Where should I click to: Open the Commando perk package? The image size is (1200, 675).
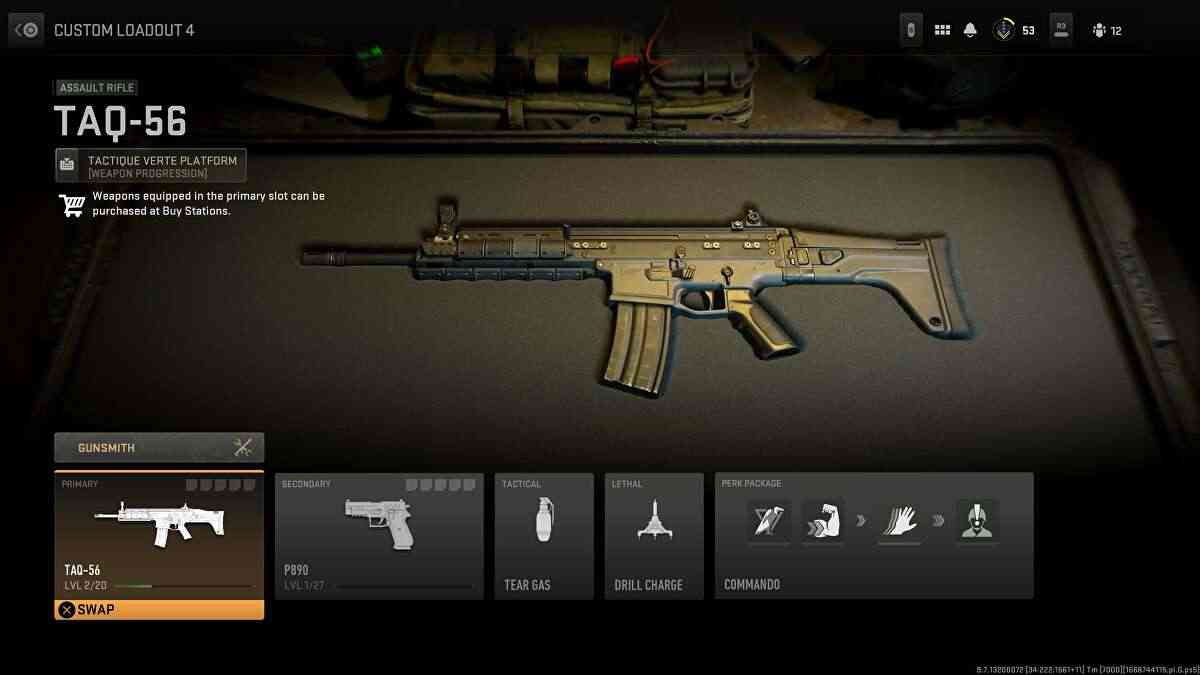click(874, 536)
